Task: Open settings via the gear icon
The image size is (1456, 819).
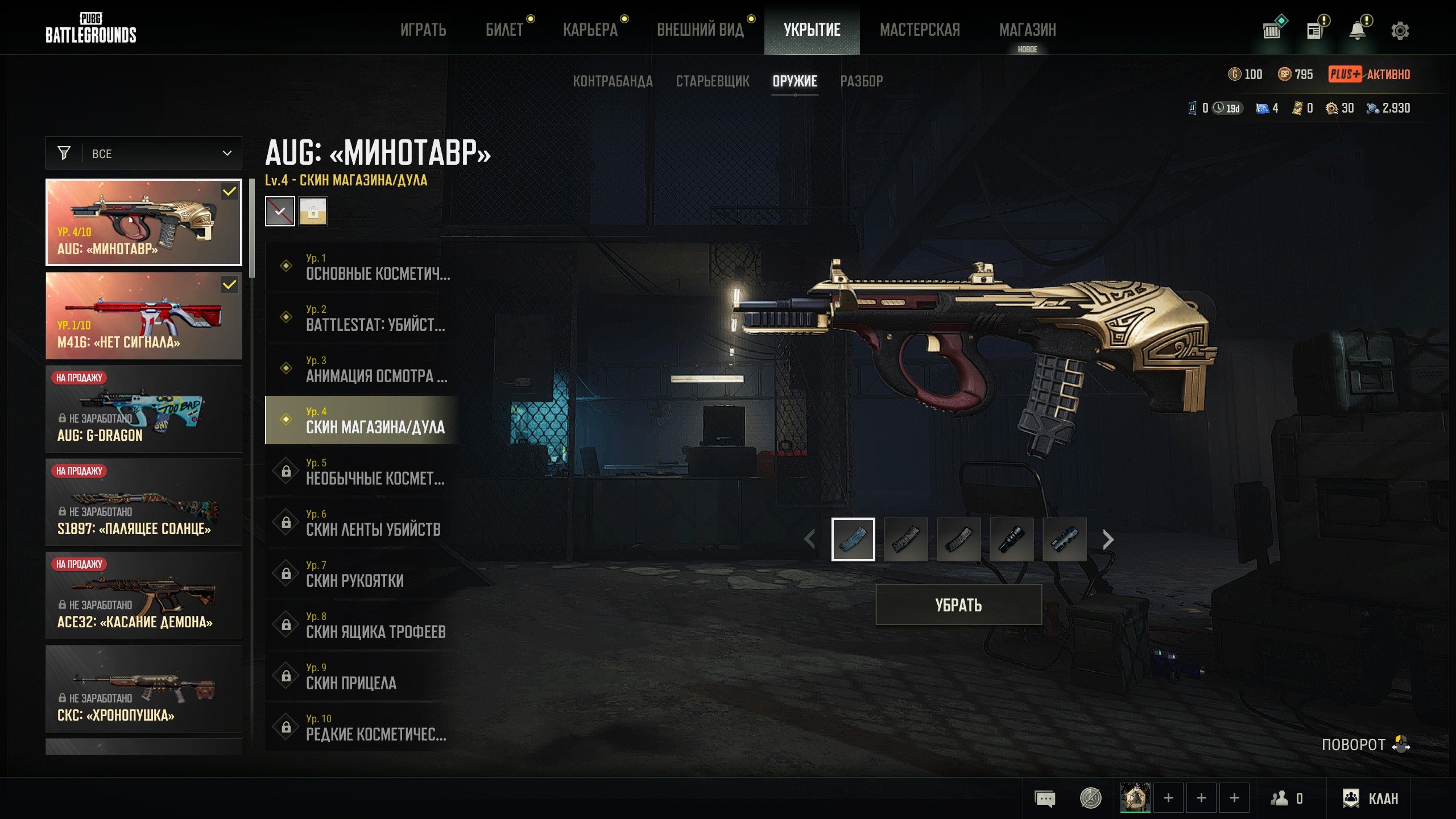Action: click(x=1400, y=31)
